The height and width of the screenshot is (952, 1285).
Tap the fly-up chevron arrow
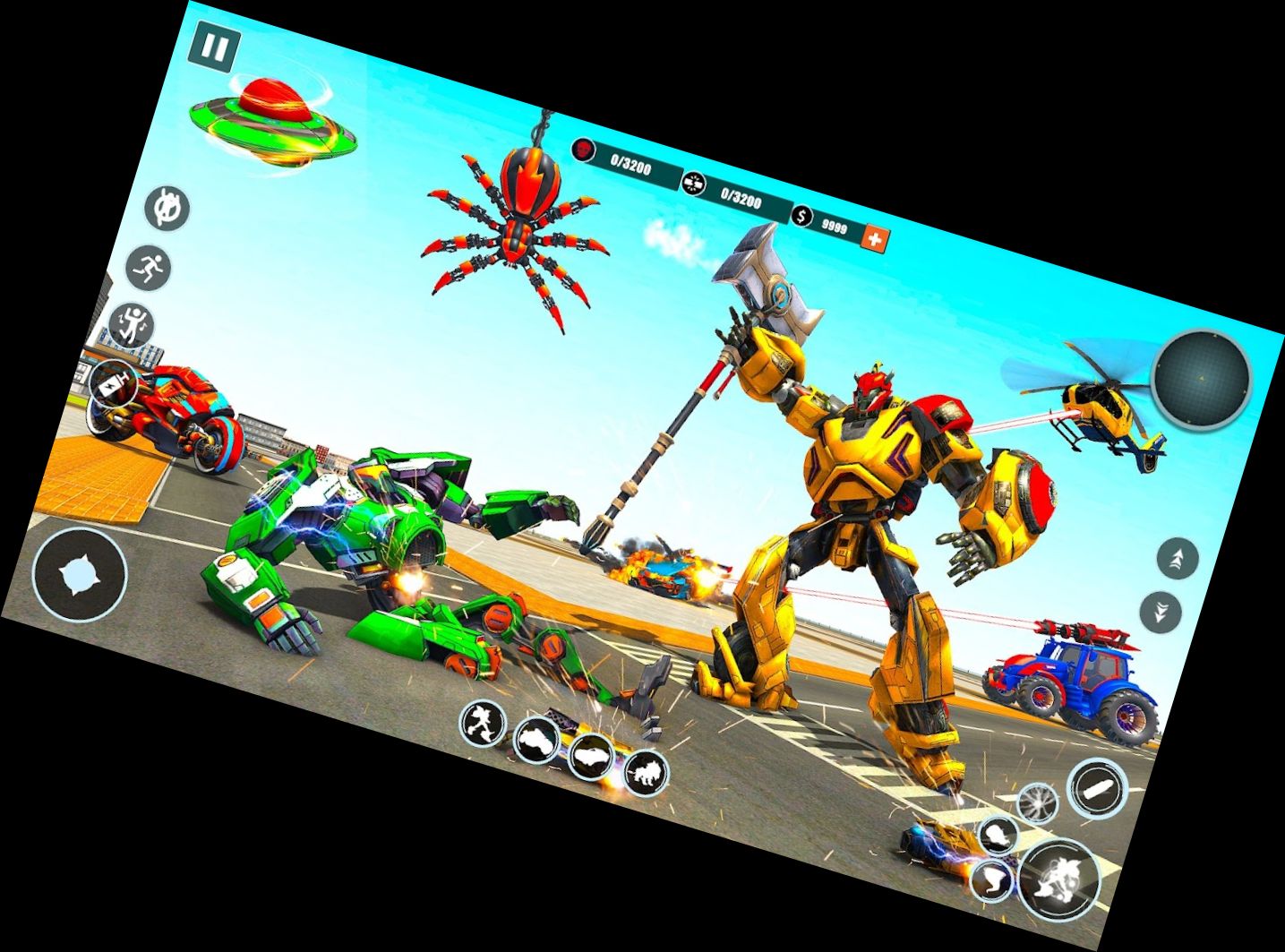[x=1179, y=557]
